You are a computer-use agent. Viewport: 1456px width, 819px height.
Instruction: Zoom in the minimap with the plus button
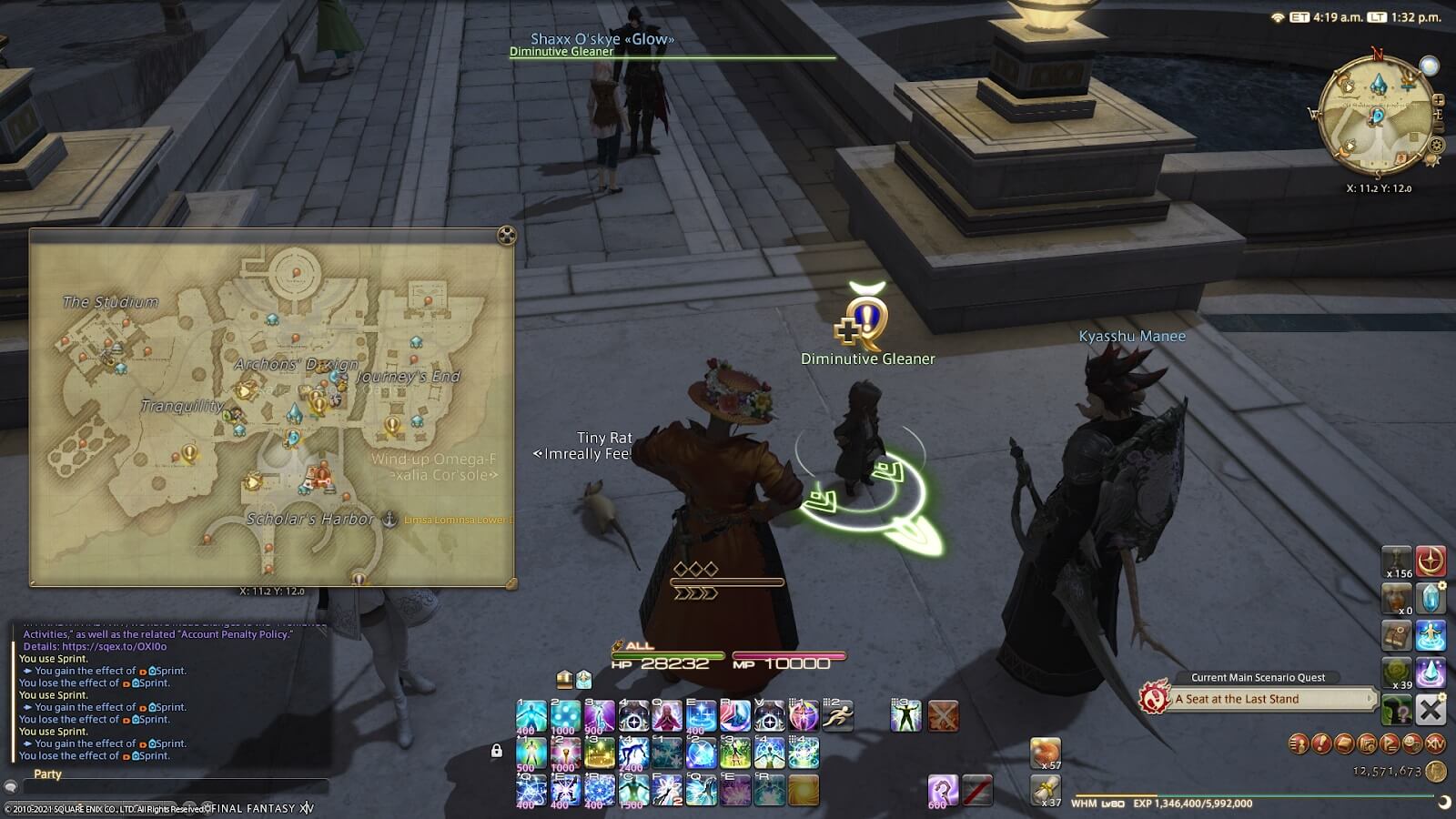pos(1438,99)
